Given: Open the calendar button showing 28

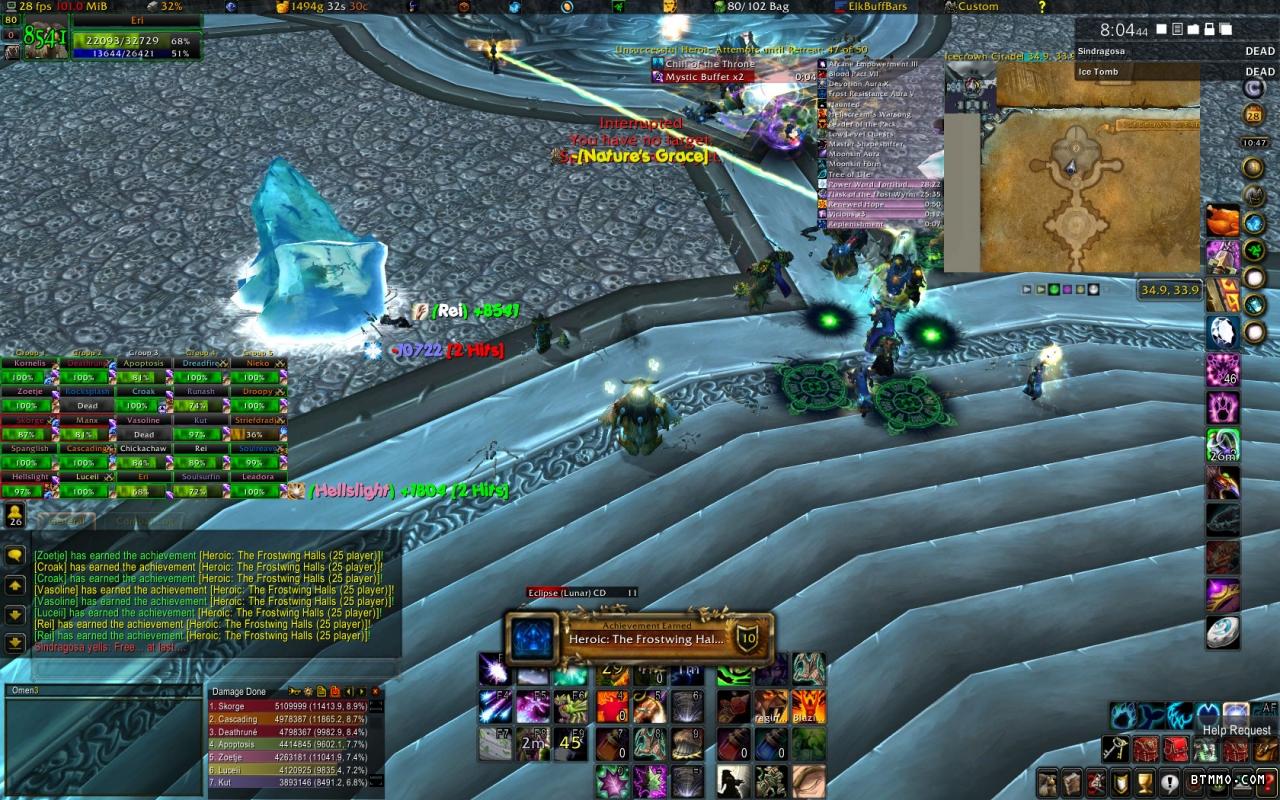Looking at the screenshot, I should [x=1253, y=116].
